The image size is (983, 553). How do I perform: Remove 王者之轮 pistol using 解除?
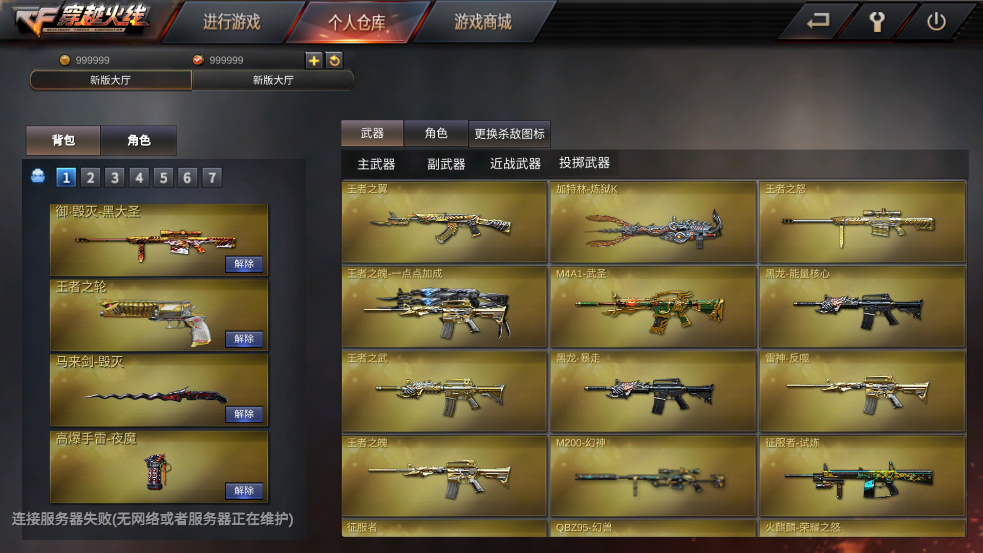[x=244, y=339]
